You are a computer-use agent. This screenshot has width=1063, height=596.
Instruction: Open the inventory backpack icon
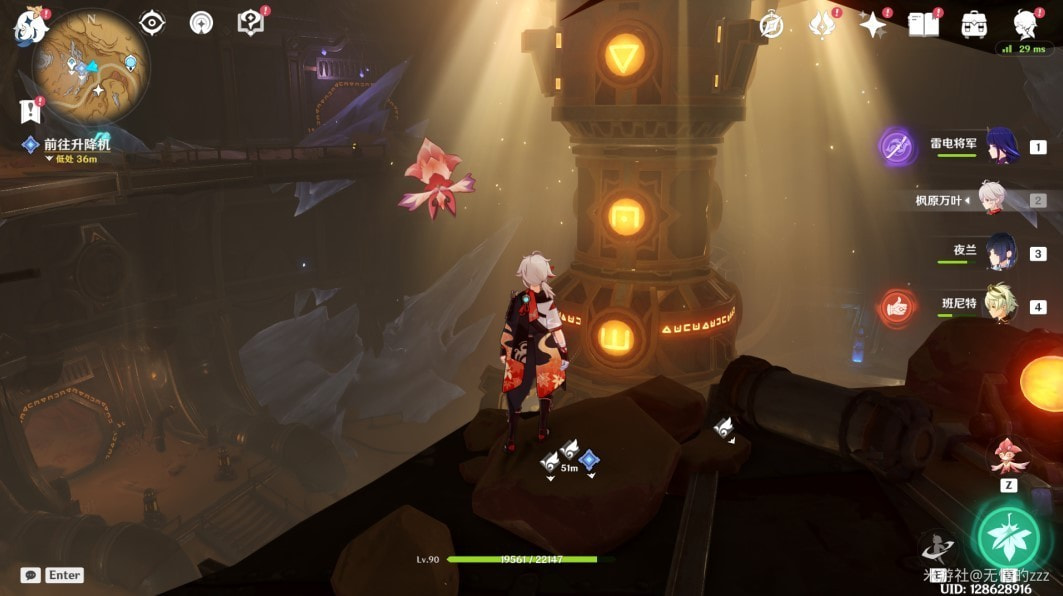coord(974,25)
